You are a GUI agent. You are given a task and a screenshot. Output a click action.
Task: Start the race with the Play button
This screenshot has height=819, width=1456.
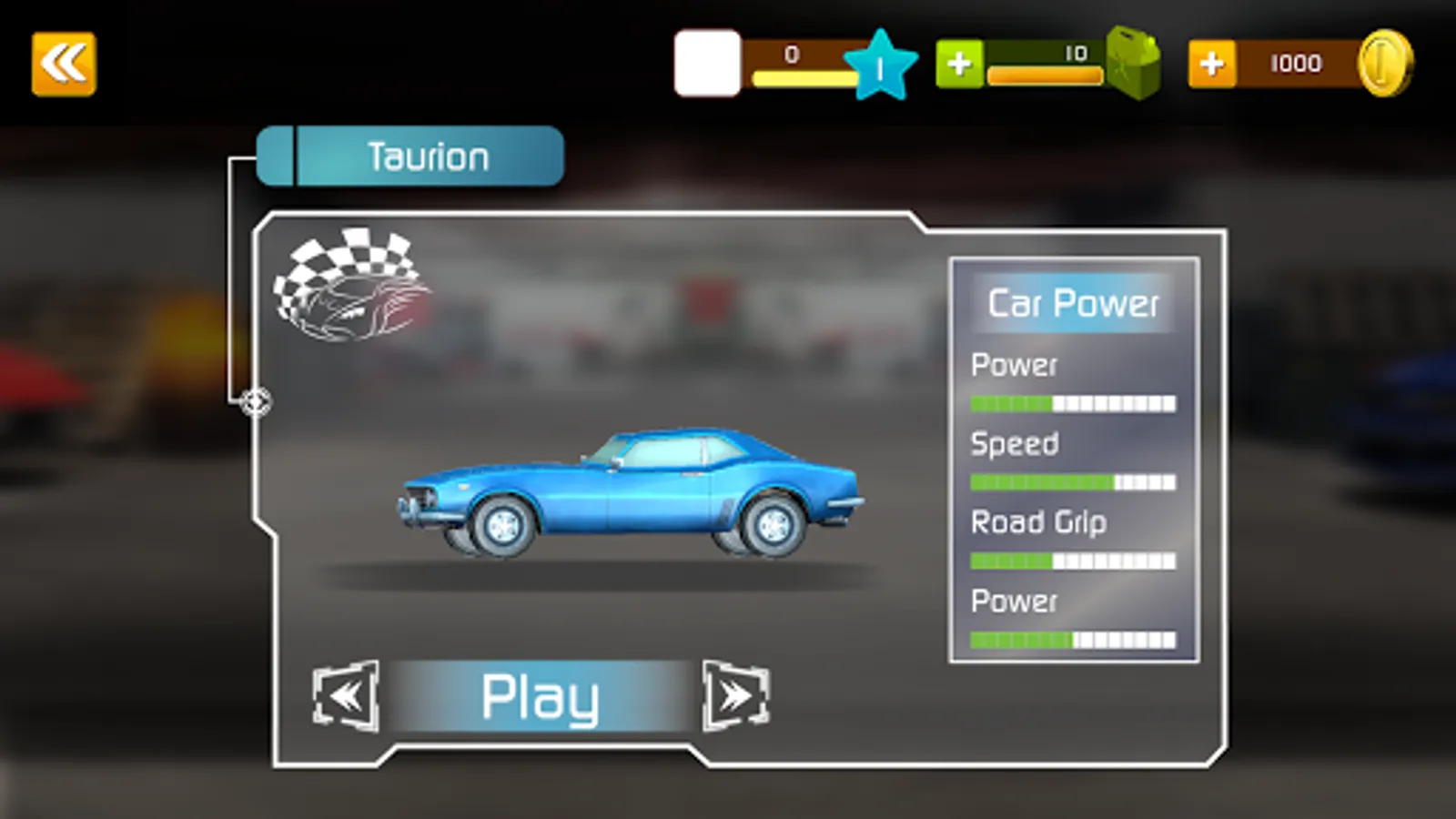coord(540,697)
